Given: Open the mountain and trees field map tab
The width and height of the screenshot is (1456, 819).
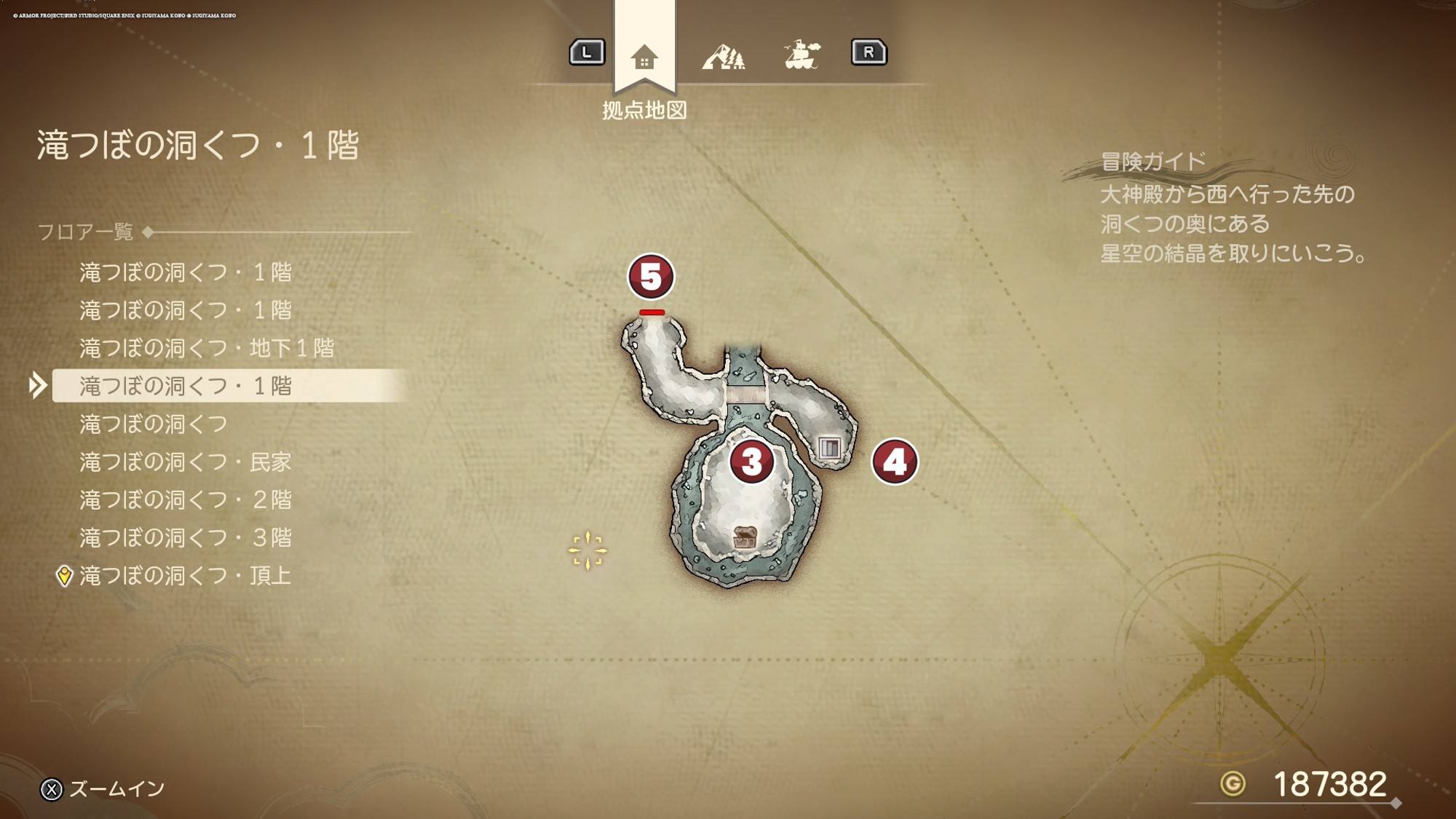Looking at the screenshot, I should pos(723,56).
